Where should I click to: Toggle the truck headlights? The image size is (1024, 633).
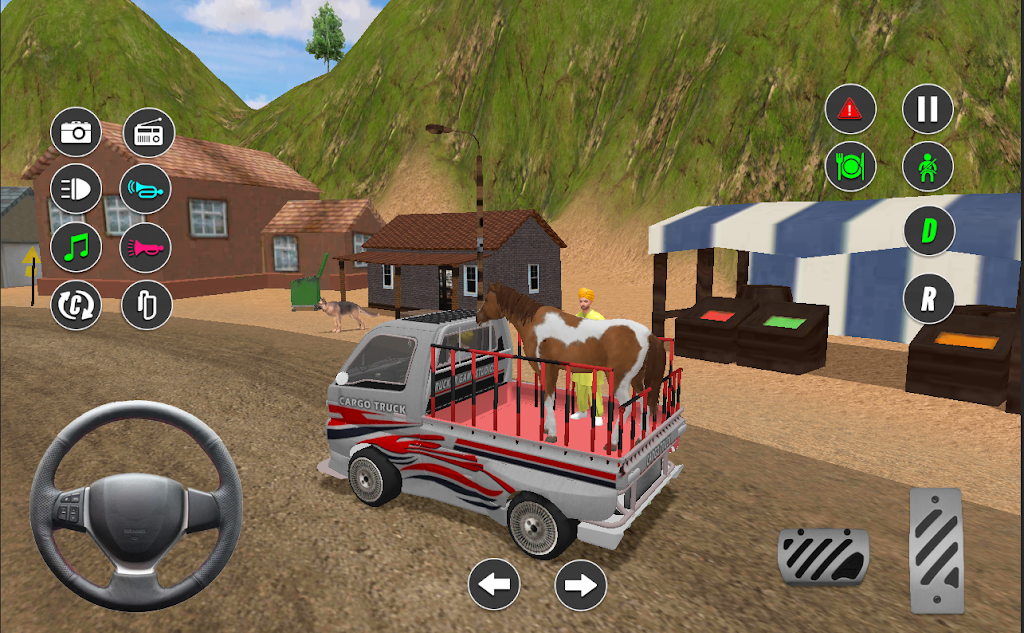point(76,189)
